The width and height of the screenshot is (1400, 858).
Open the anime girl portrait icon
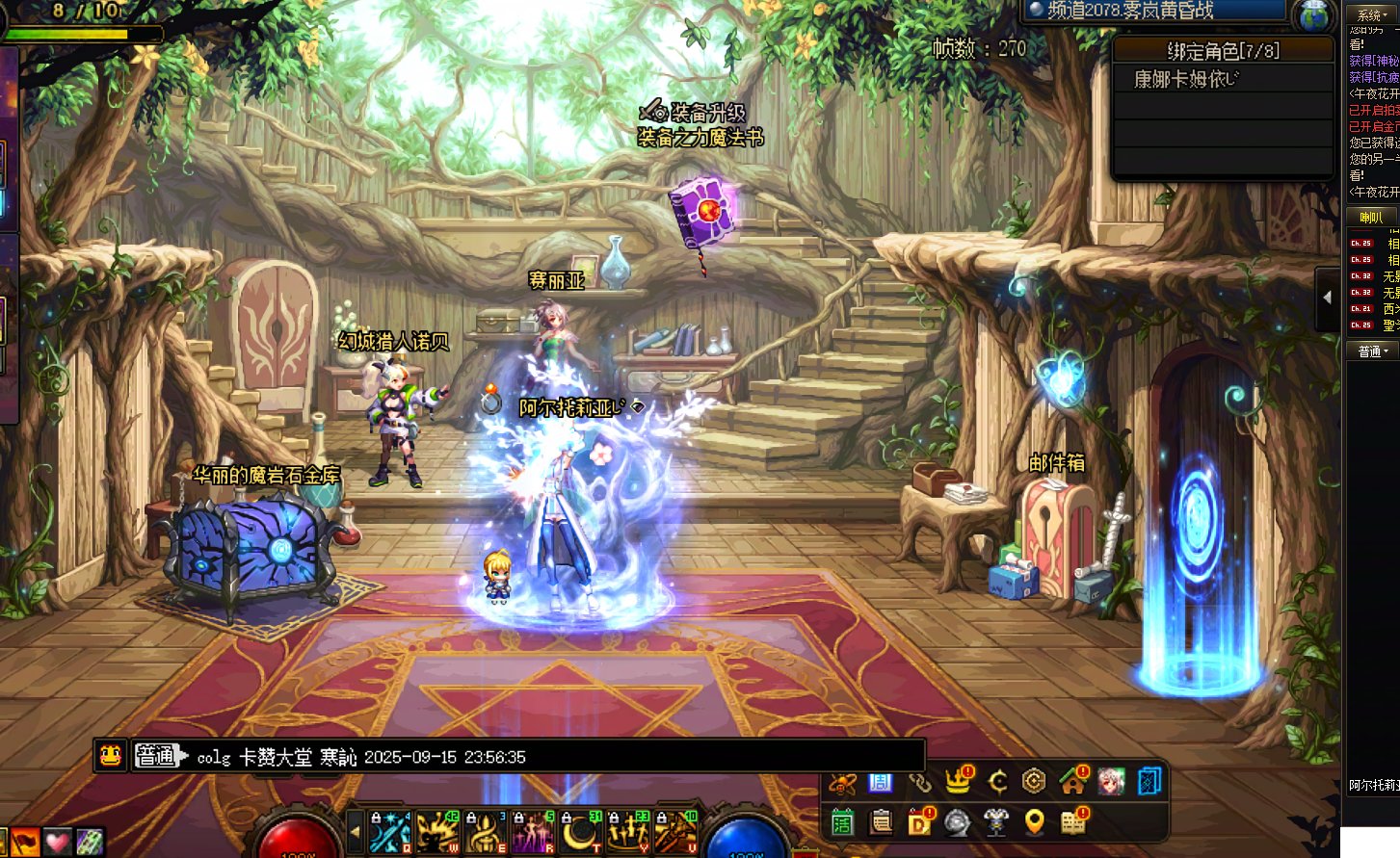(x=1111, y=781)
